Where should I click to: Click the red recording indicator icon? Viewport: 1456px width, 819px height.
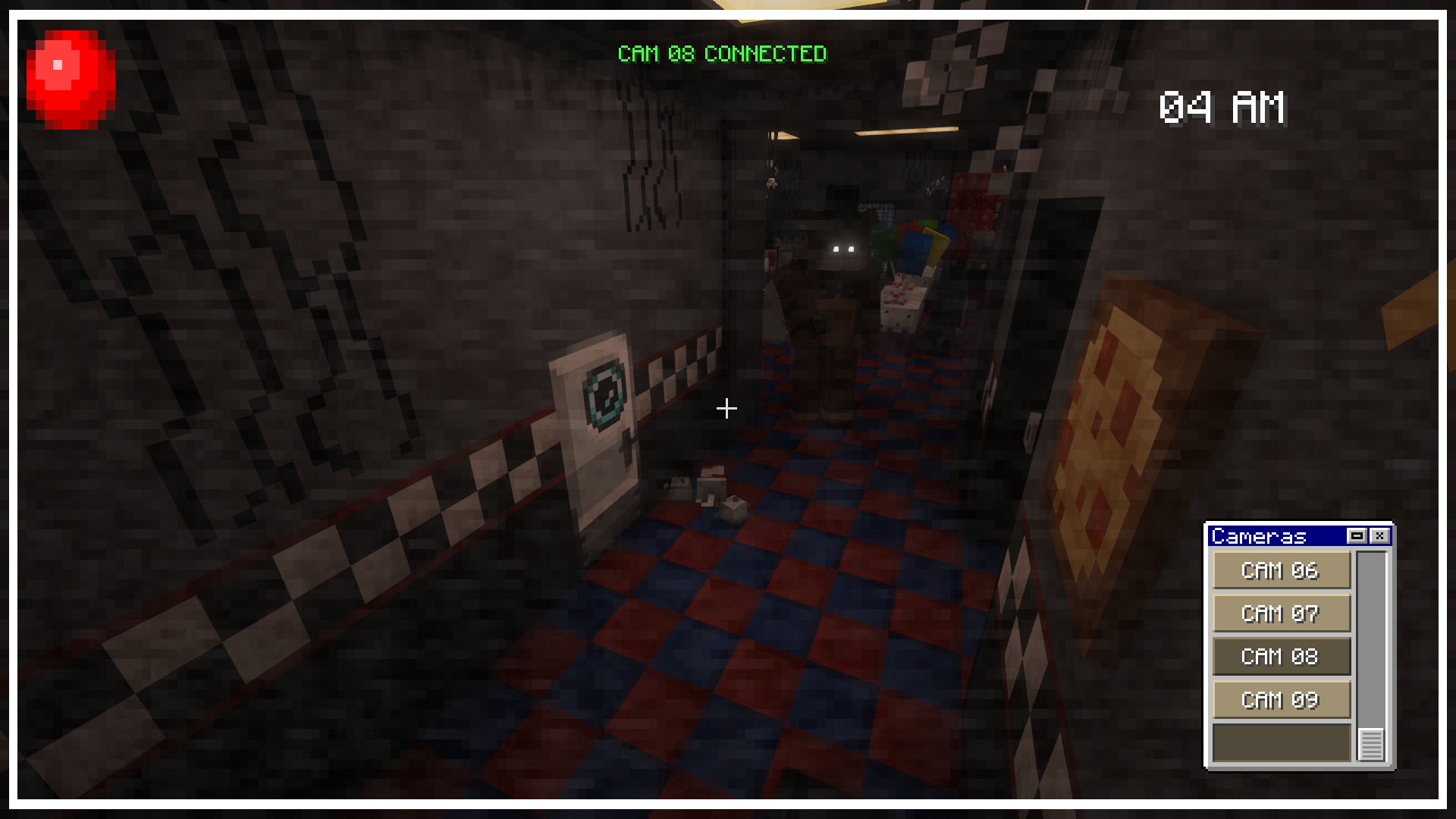(70, 78)
